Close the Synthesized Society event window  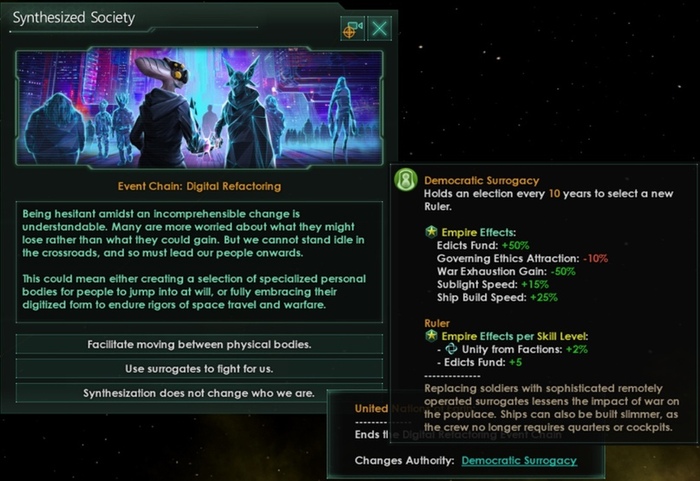[379, 28]
